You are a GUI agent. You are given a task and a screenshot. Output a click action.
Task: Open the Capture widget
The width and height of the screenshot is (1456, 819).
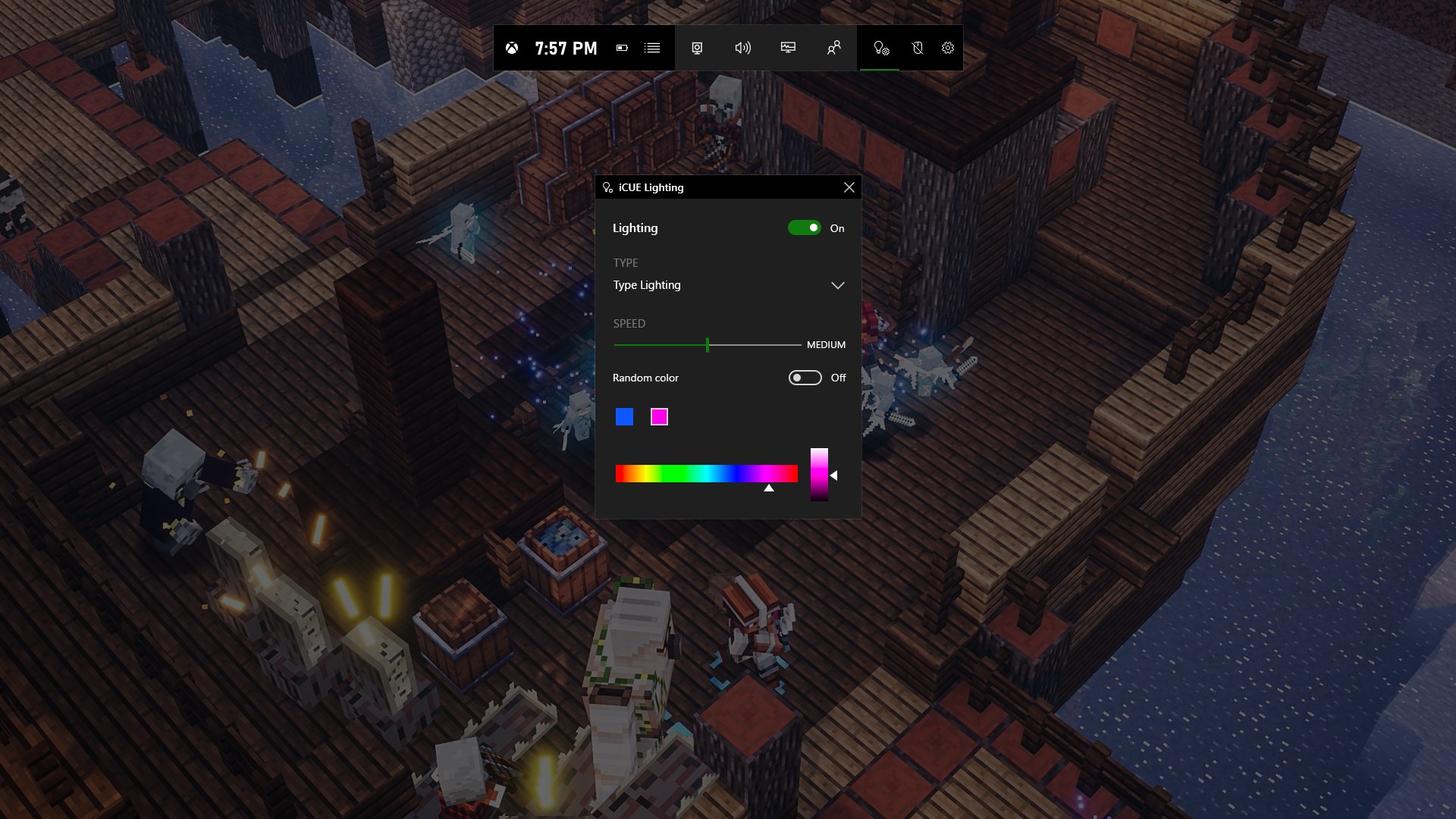click(697, 48)
